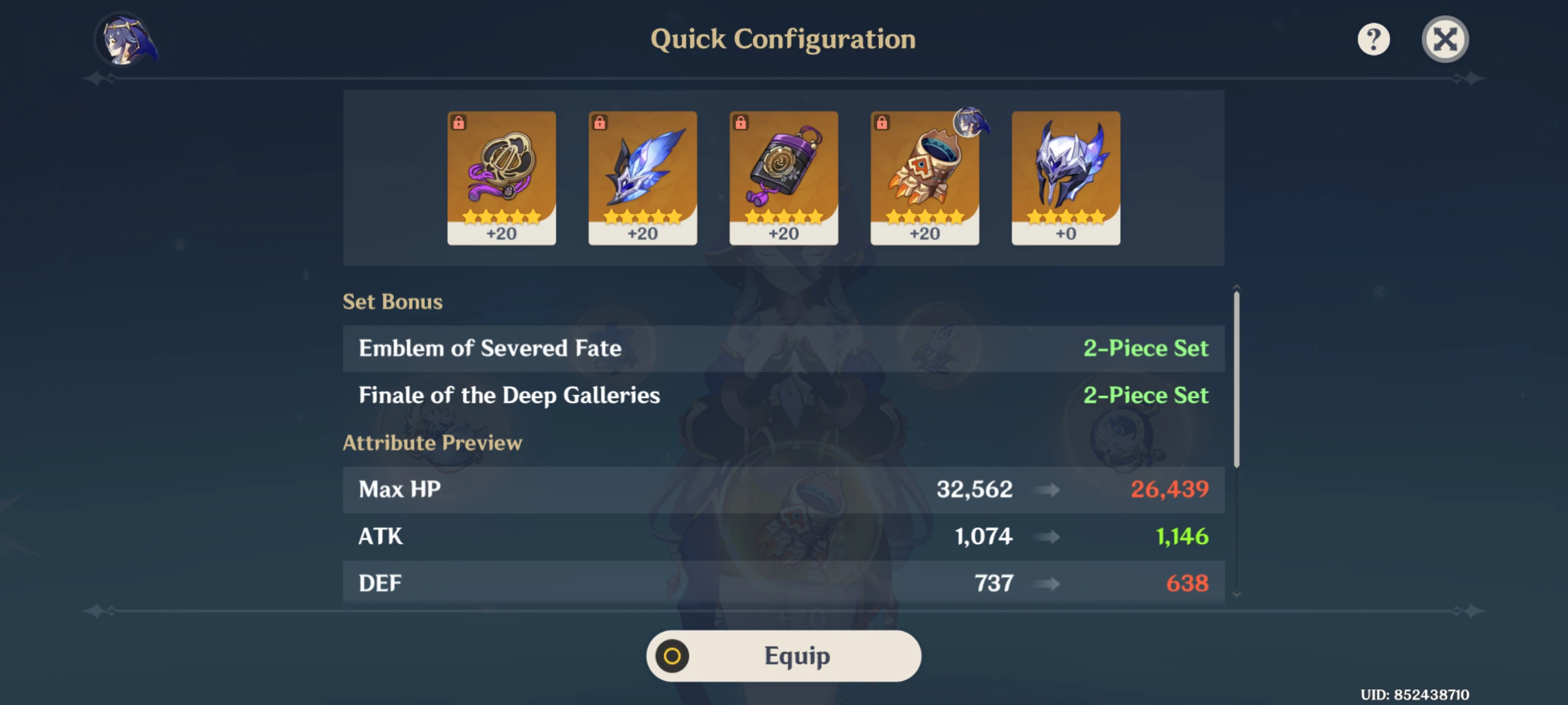1568x705 pixels.
Task: Open the Attribute Preview section header
Action: pyautogui.click(x=432, y=443)
